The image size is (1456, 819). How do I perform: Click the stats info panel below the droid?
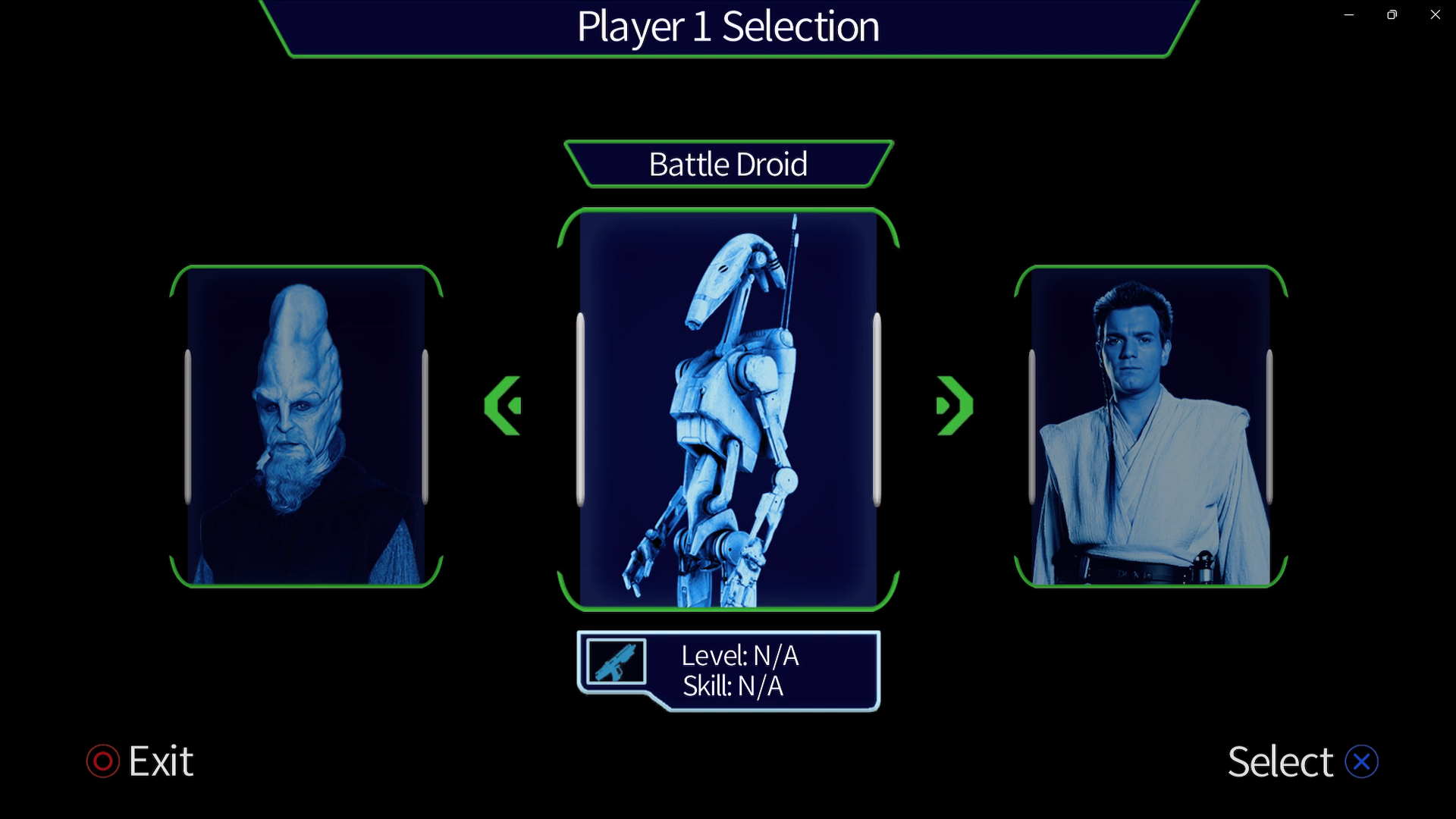coord(728,670)
